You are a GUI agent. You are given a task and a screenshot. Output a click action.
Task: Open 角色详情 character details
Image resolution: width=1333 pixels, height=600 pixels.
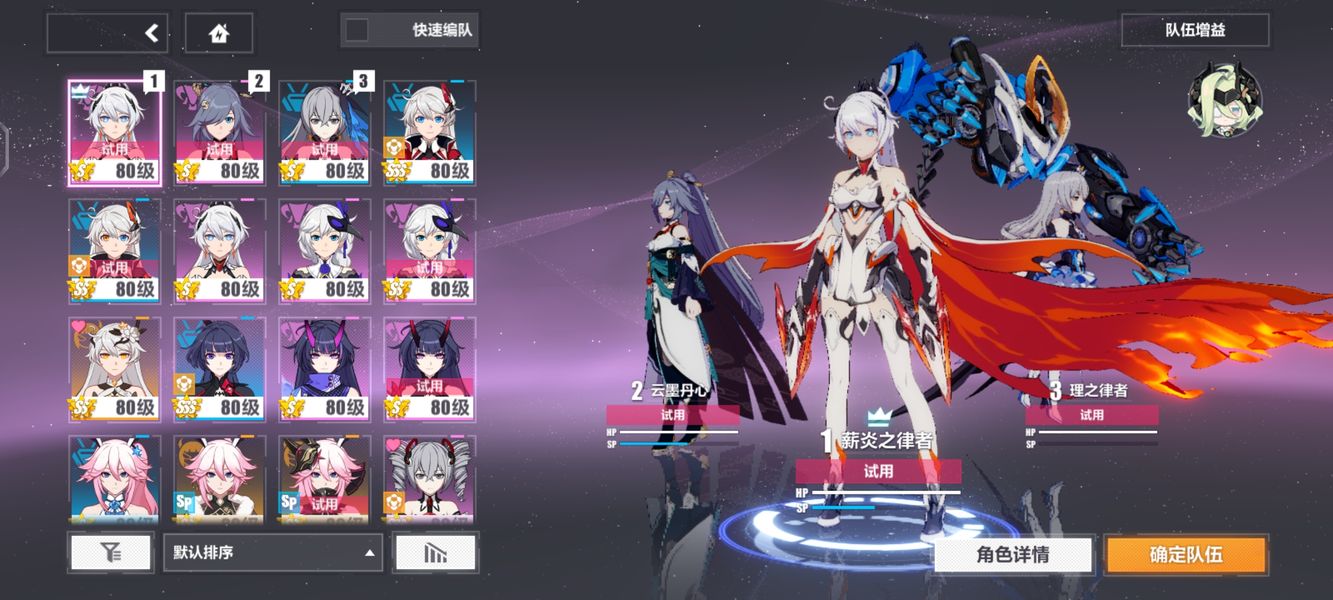coord(1013,554)
